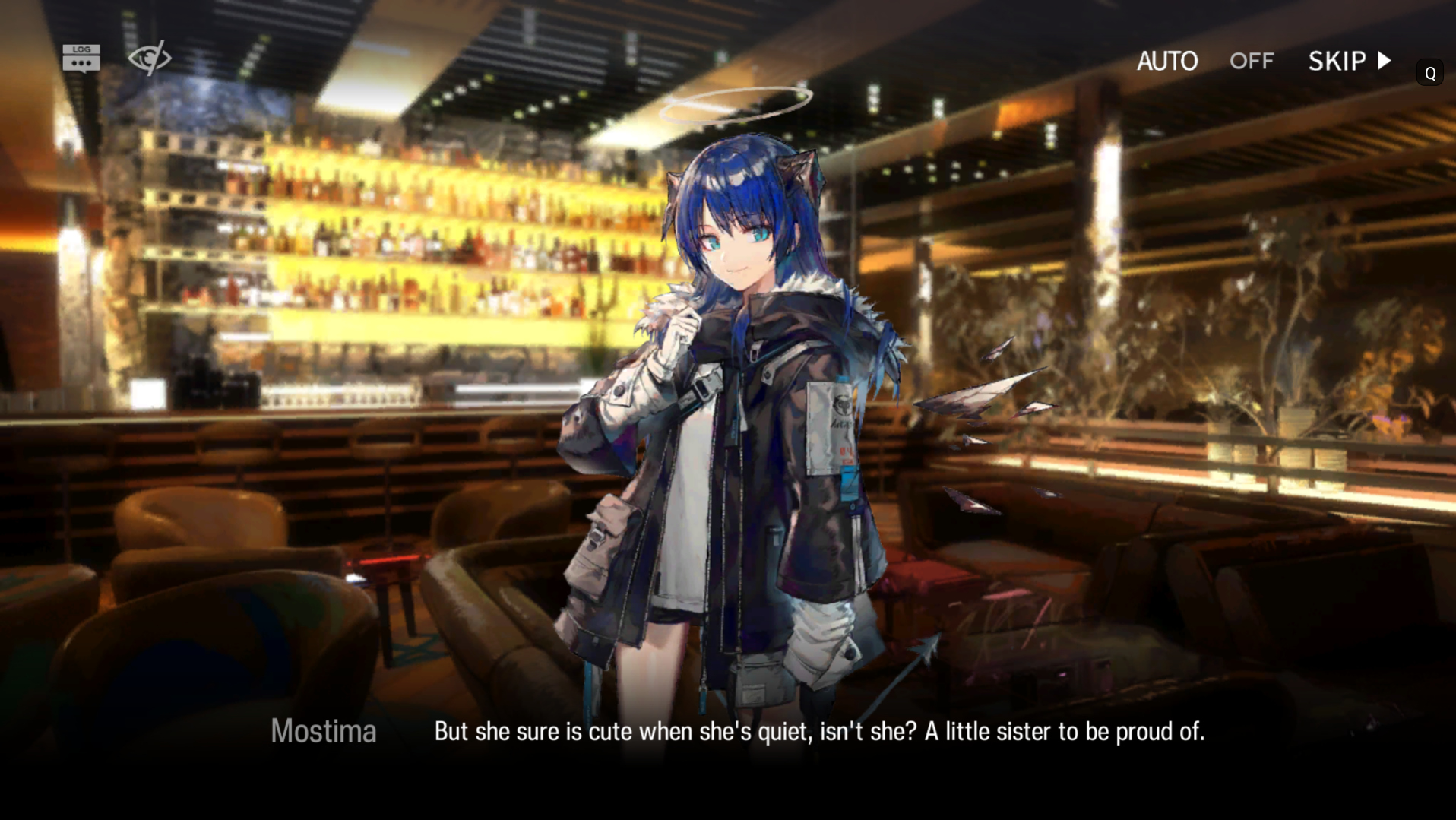Open the dialogue LOG
Image resolution: width=1456 pixels, height=820 pixels.
coord(81,58)
